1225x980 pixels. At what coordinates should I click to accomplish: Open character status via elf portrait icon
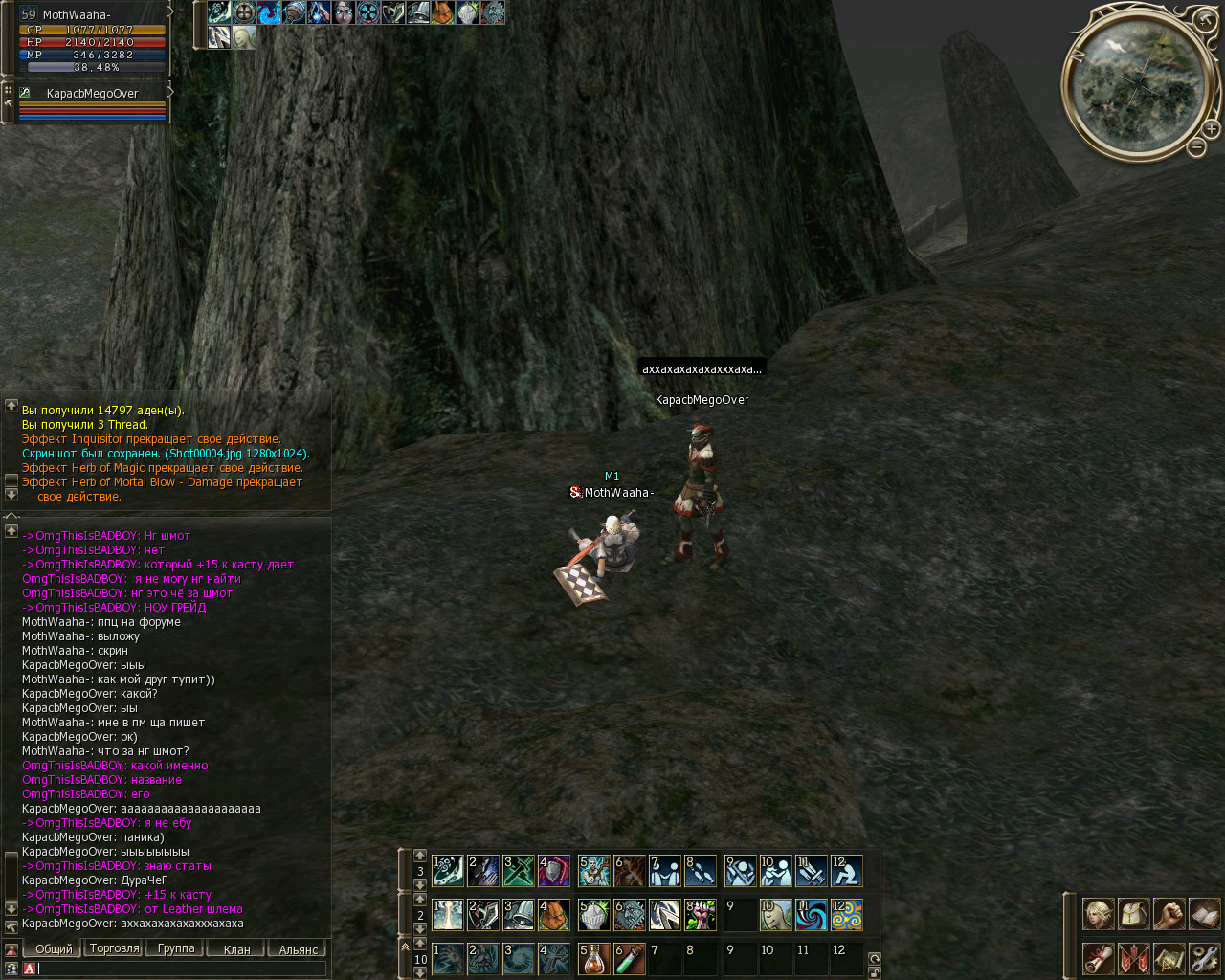(1098, 914)
